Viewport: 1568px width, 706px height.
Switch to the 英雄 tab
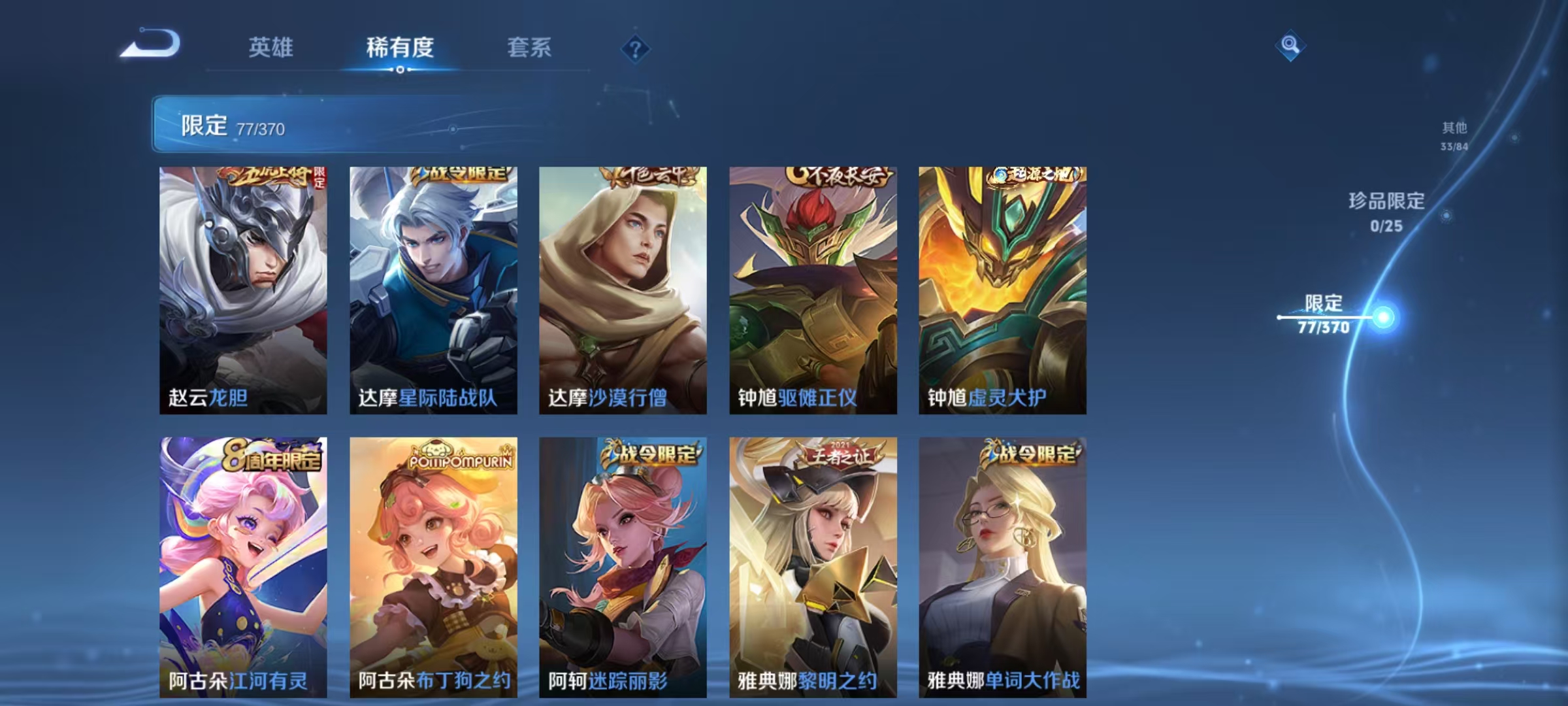point(270,48)
